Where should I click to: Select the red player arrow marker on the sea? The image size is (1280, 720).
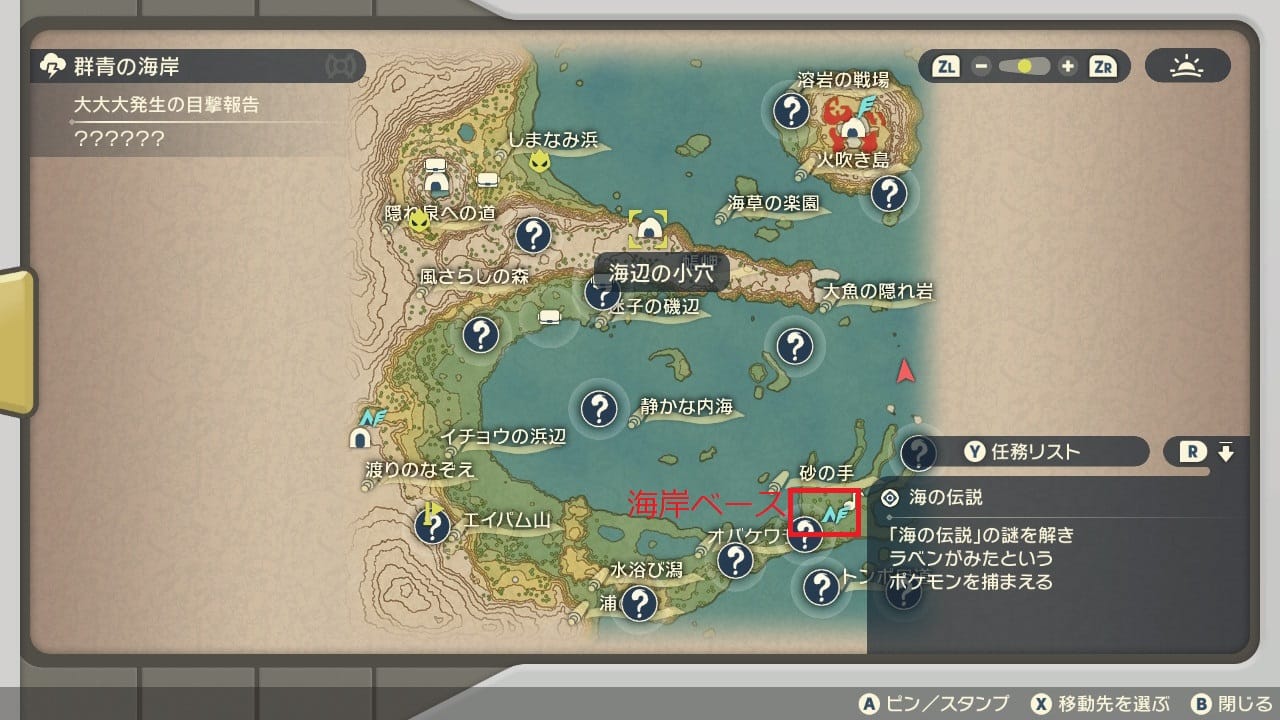905,371
